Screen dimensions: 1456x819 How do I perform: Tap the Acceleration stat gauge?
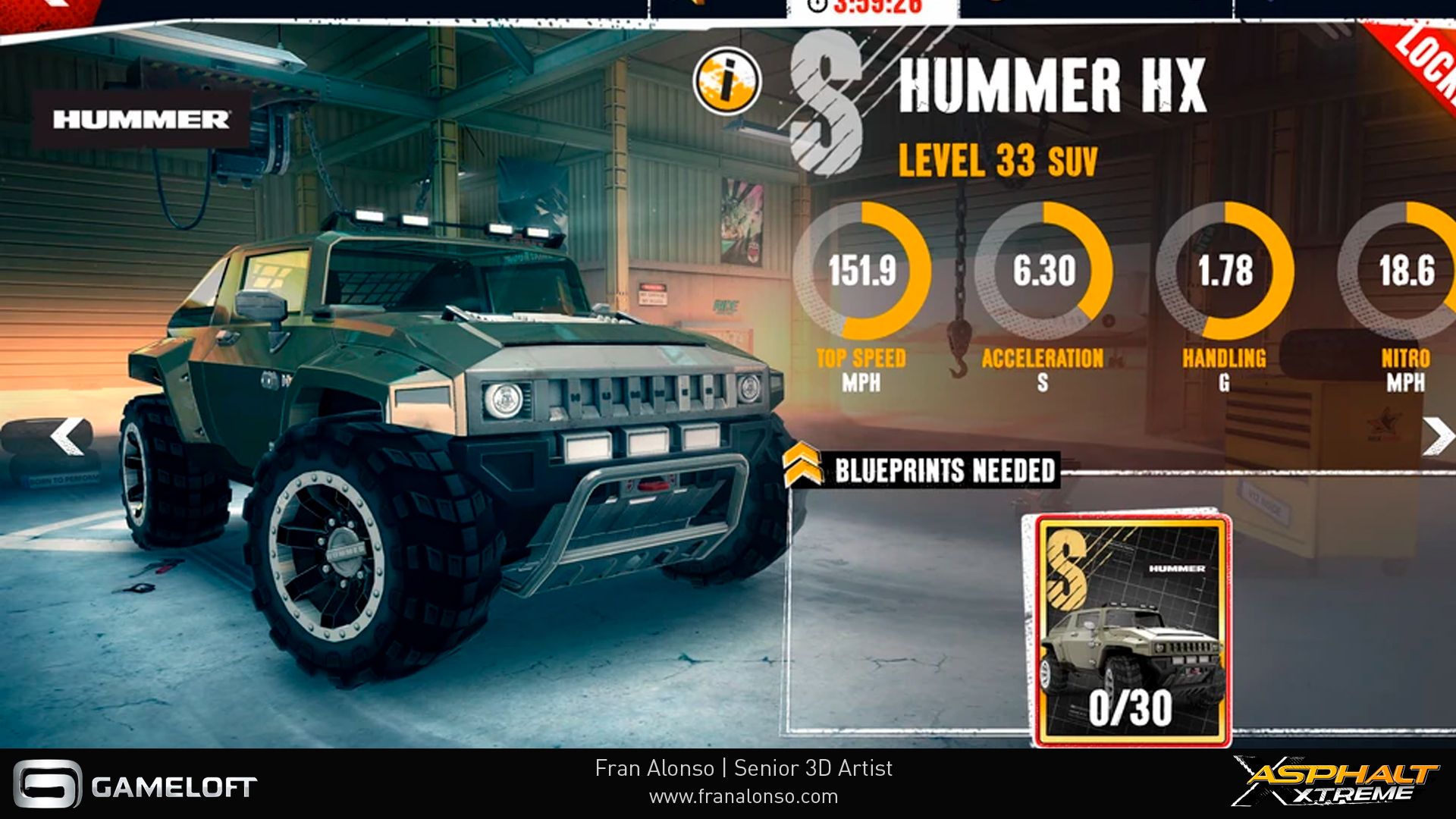(x=1043, y=271)
